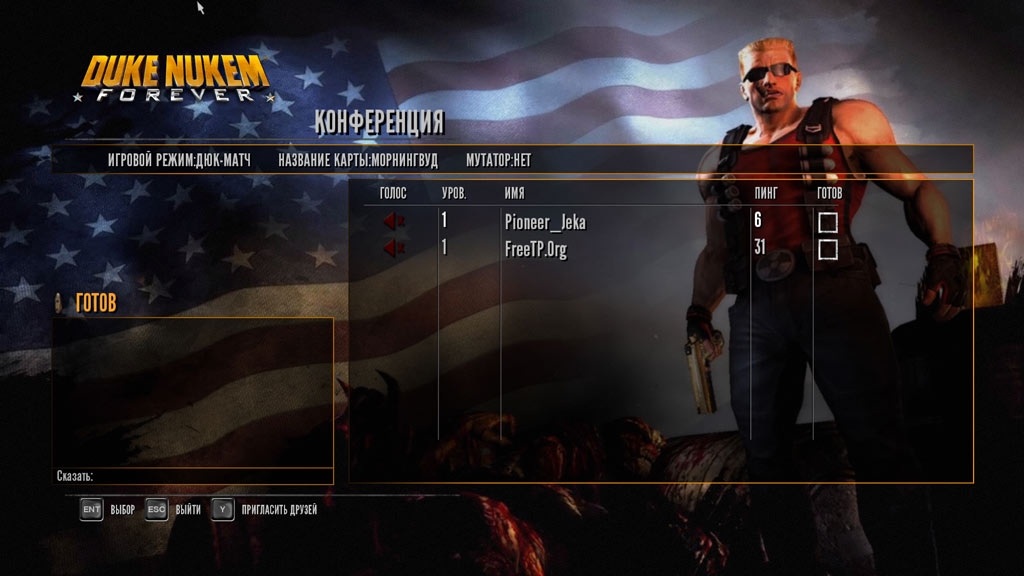Tick the ready checkbox for FreeTP.Org
The height and width of the screenshot is (576, 1024).
click(x=828, y=250)
